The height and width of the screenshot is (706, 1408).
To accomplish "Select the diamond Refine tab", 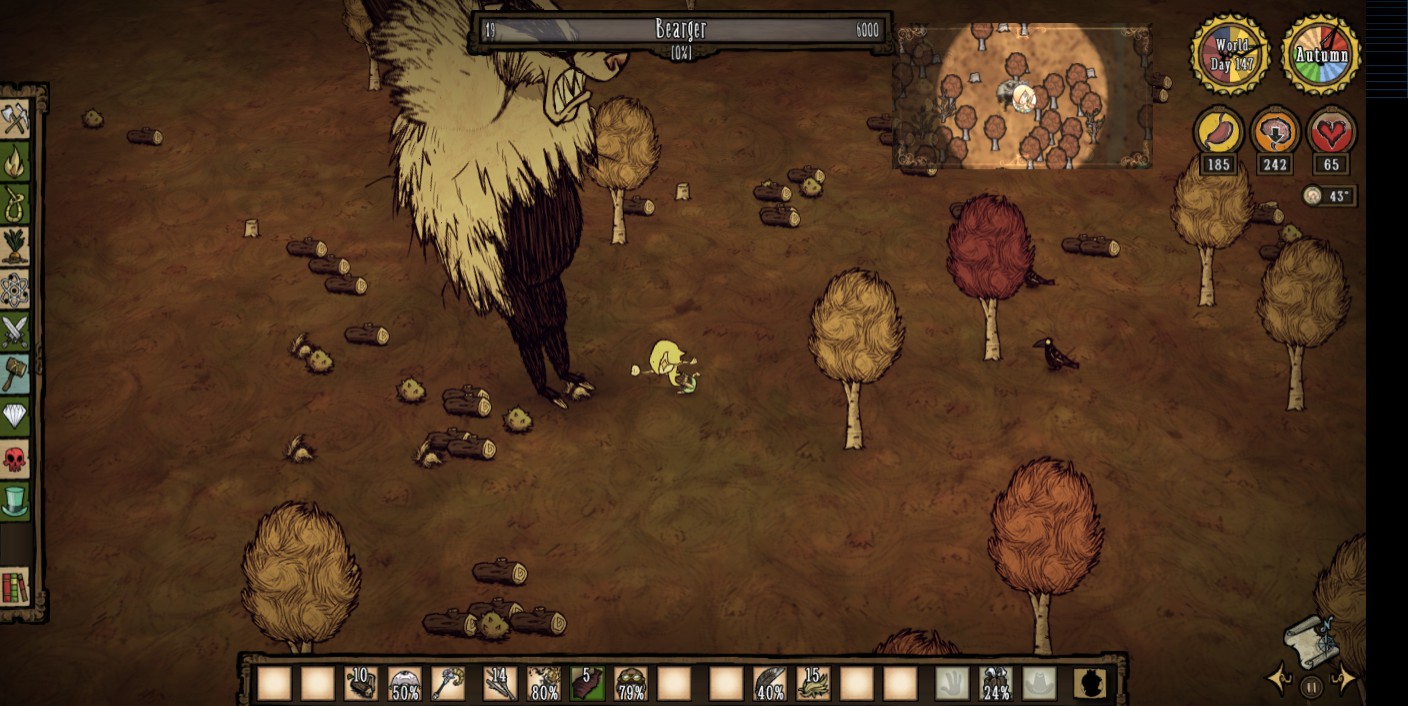I will point(15,416).
